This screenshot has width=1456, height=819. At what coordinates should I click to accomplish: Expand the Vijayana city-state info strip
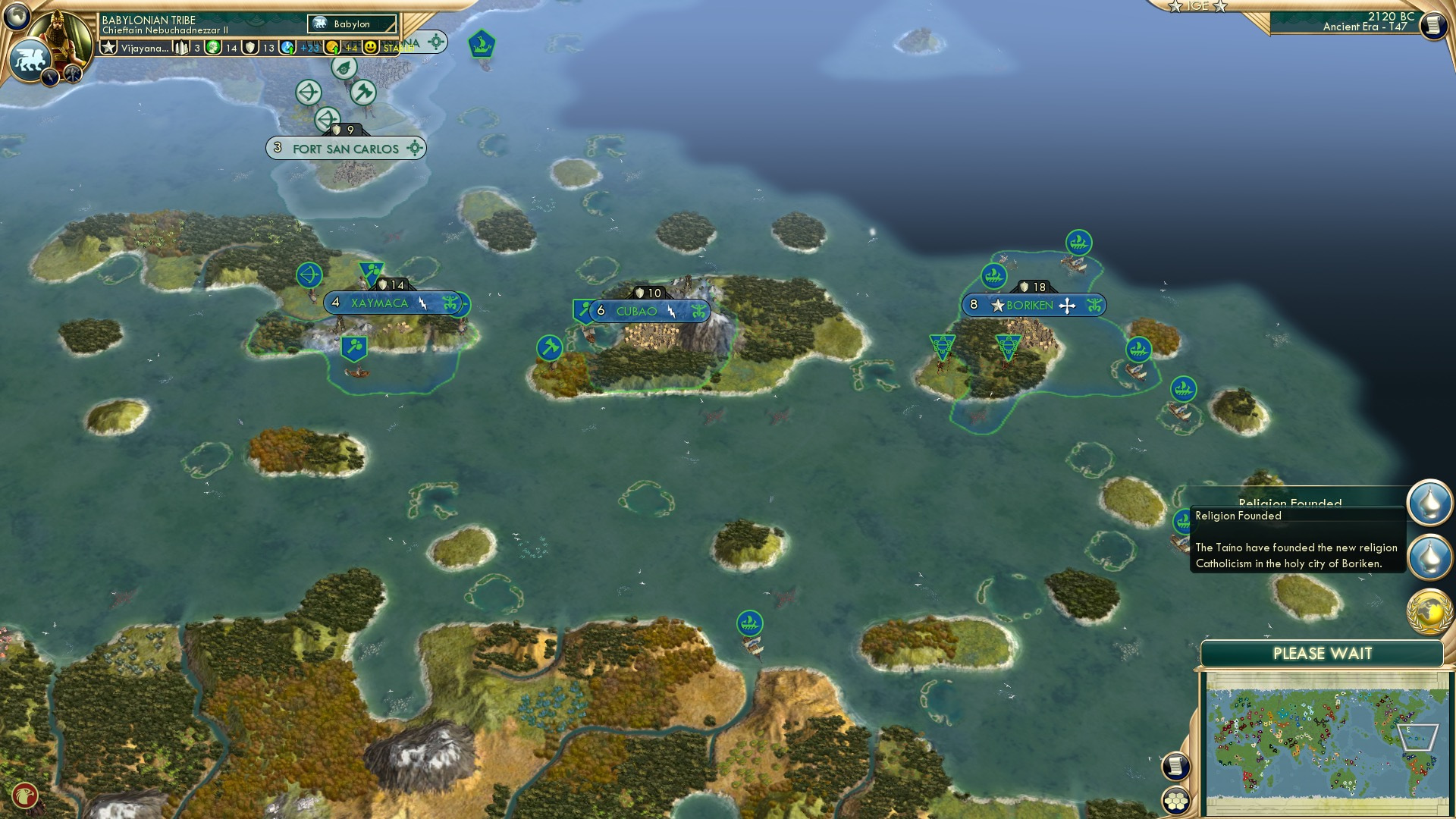click(x=144, y=47)
